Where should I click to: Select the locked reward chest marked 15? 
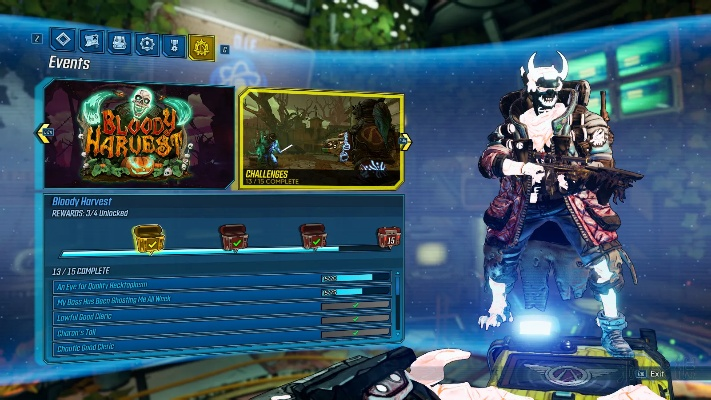click(x=388, y=238)
